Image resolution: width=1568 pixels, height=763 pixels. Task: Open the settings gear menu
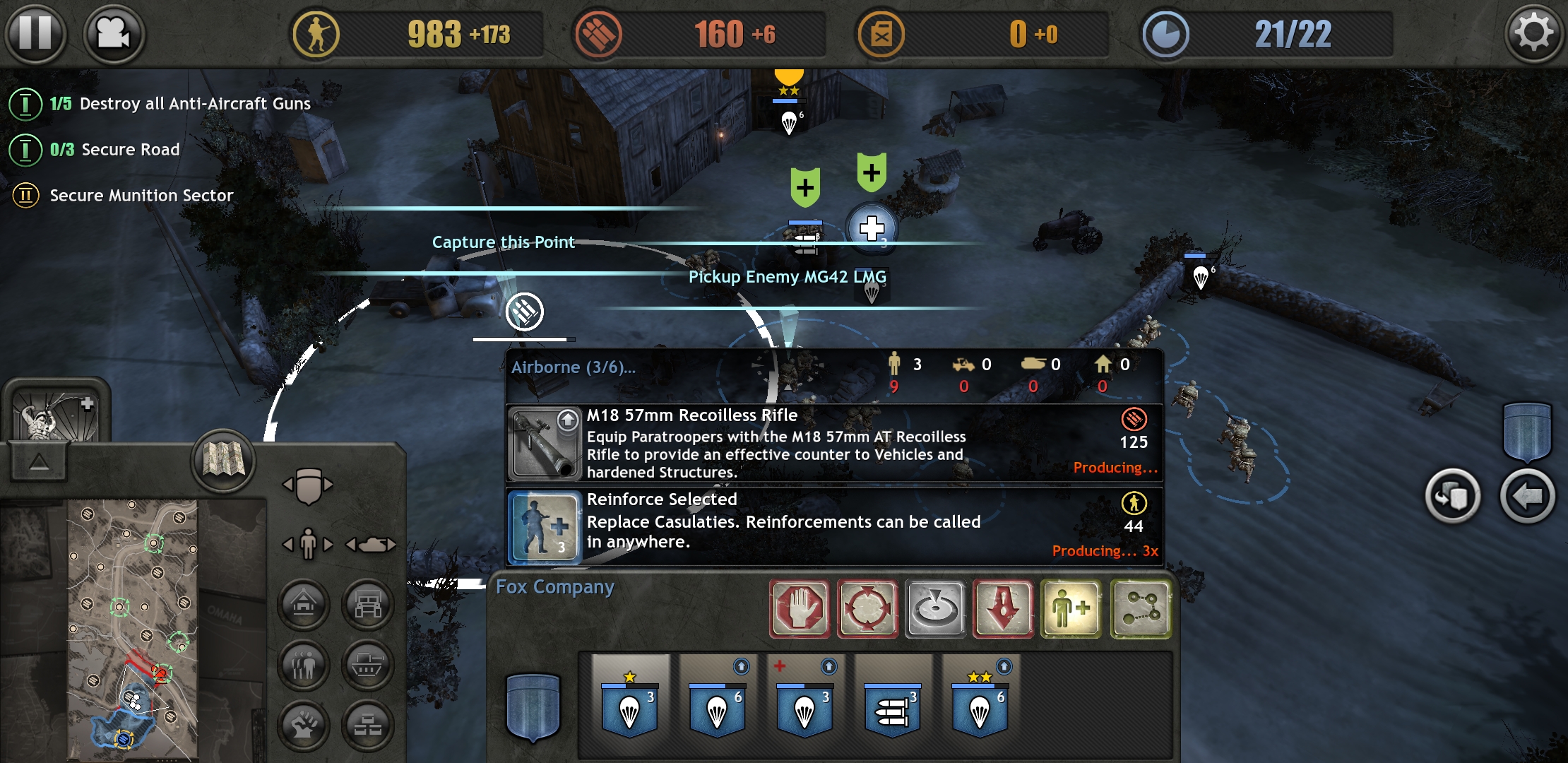coord(1533,33)
